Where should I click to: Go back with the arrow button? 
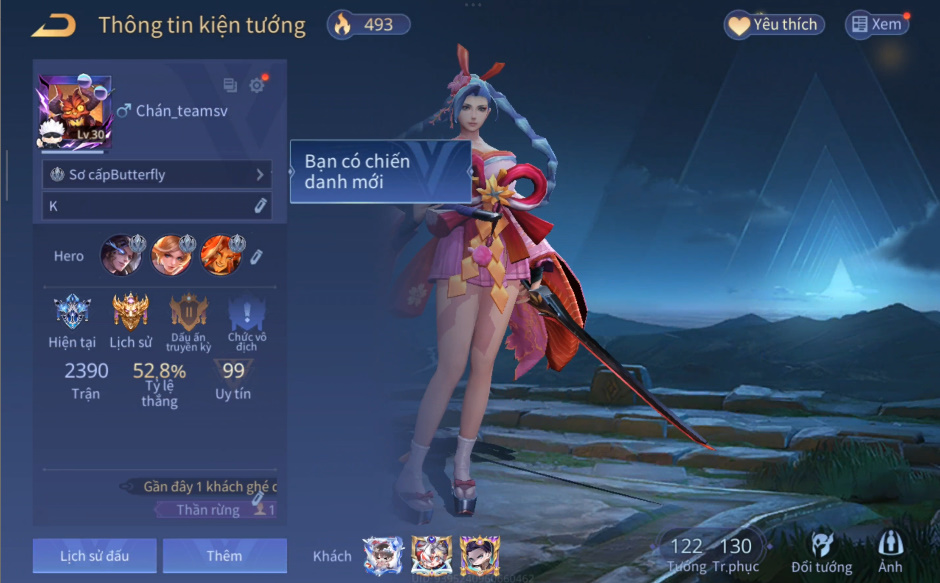tap(53, 25)
